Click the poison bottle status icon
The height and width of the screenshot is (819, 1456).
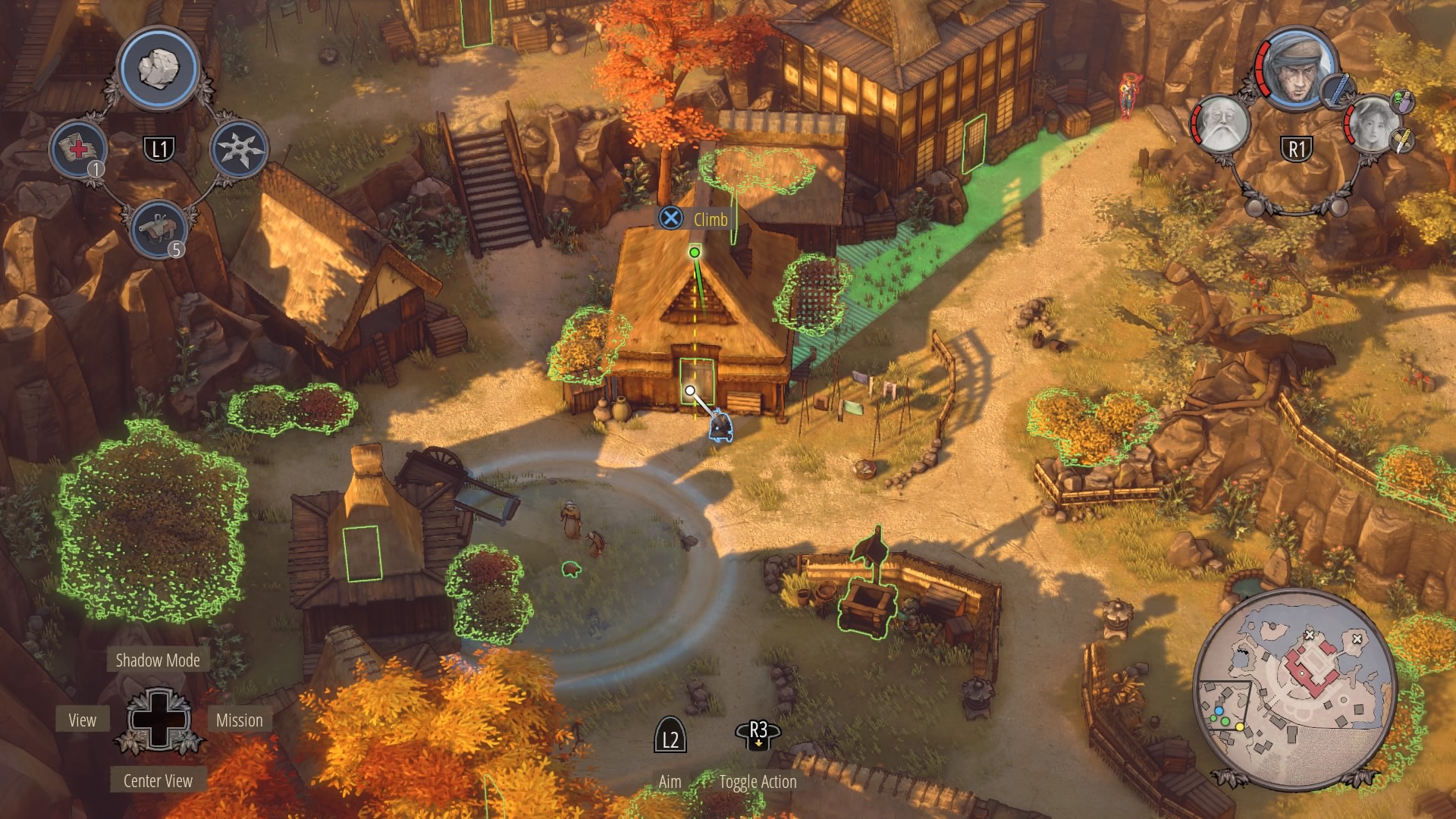coord(1402,102)
